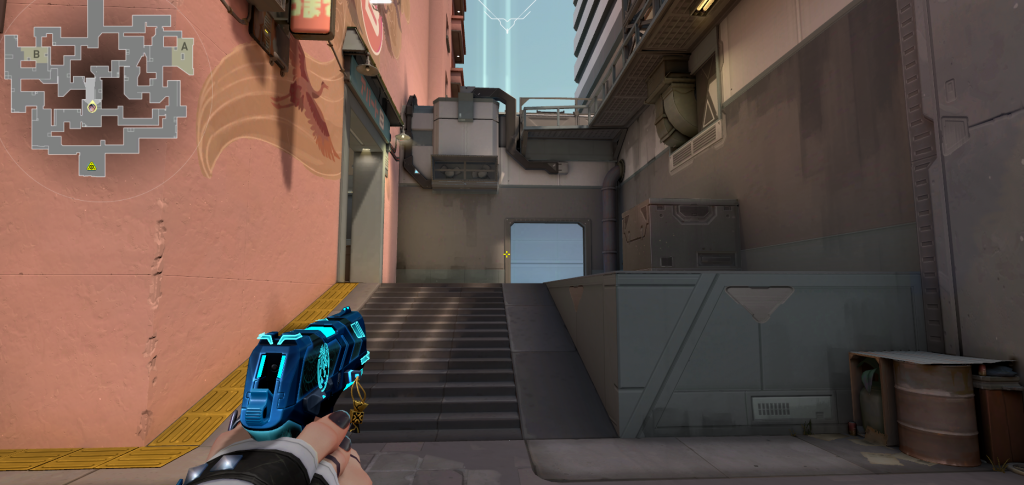This screenshot has height=485, width=1024.
Task: Click the yellow spike icon on the minimap
Action: (91, 166)
